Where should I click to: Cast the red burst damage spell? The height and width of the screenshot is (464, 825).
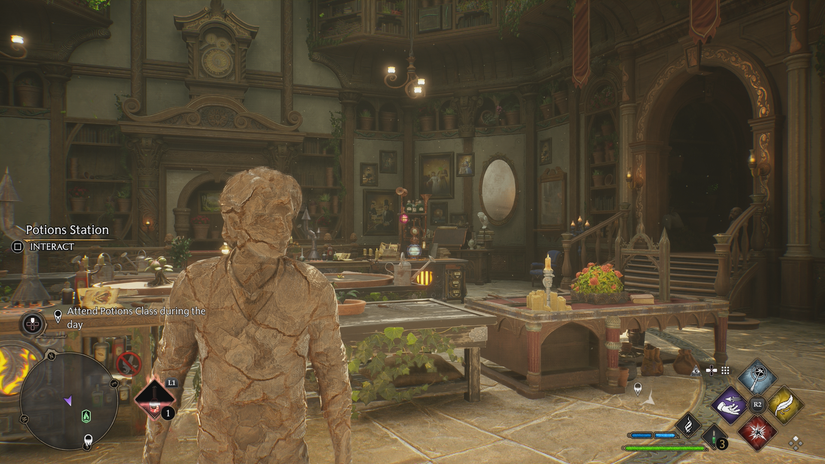click(x=757, y=431)
